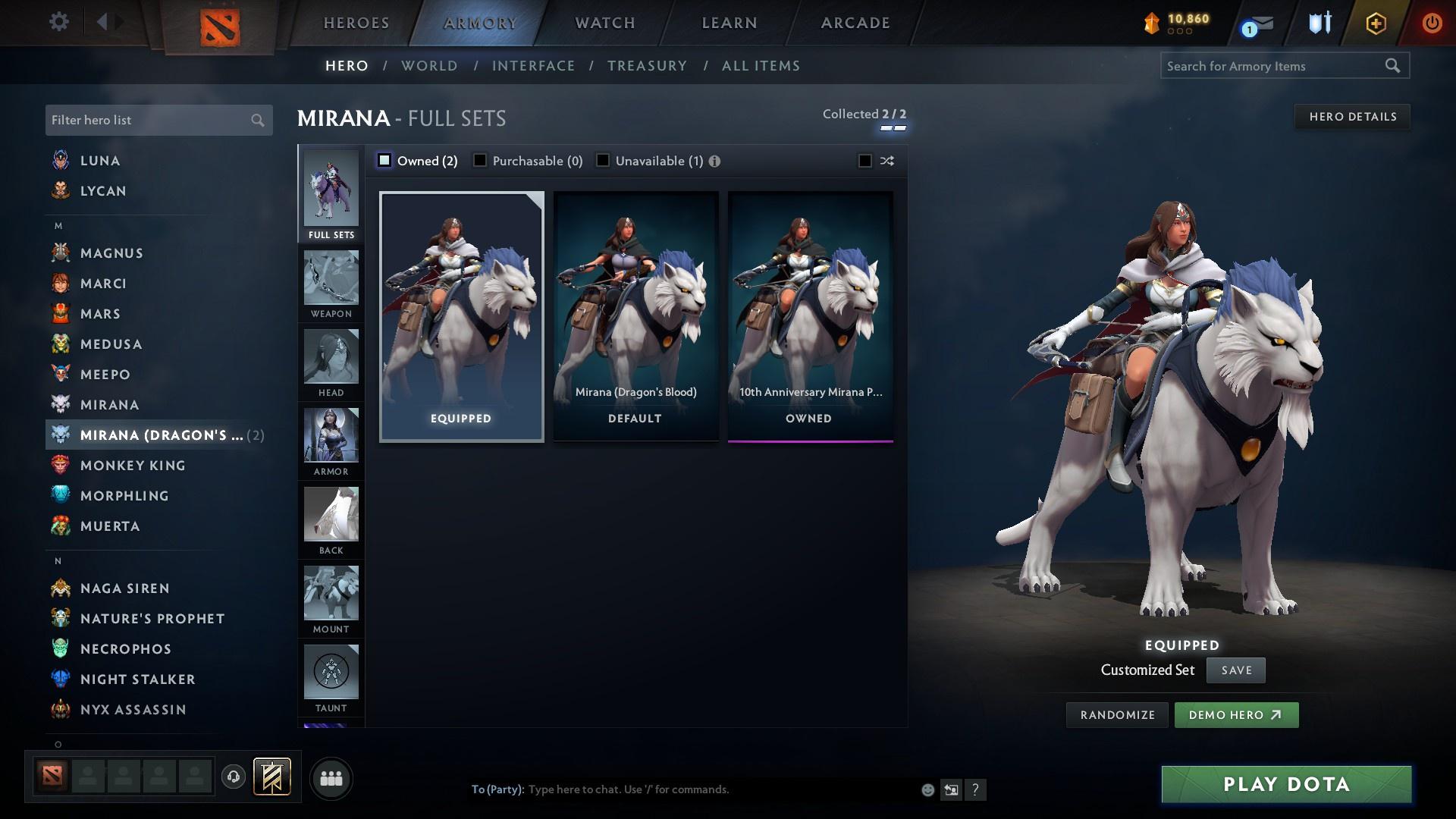1456x819 pixels.
Task: Open the Back slot category
Action: 331,519
